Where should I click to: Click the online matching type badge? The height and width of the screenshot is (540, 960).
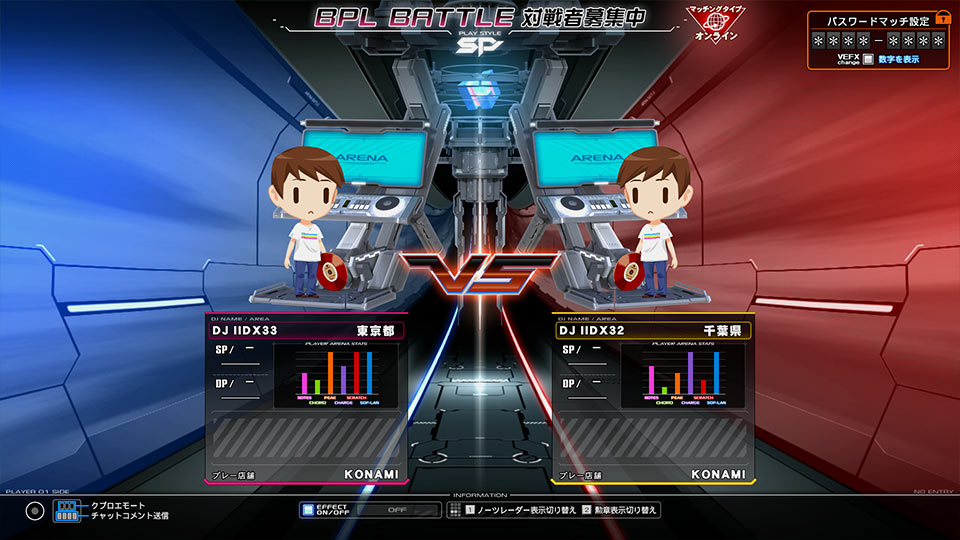[x=713, y=24]
